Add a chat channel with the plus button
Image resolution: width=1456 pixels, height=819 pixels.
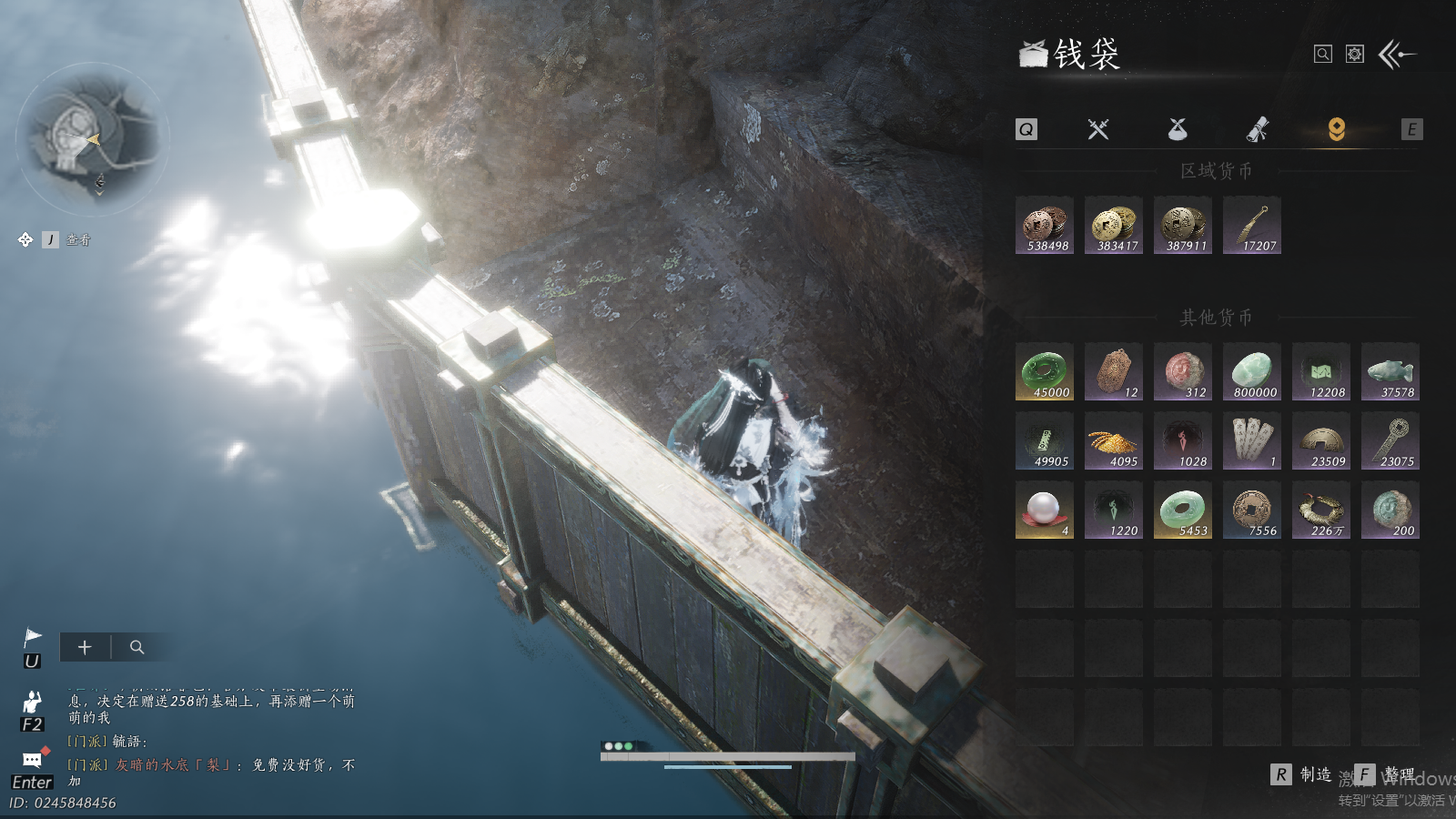(x=85, y=647)
